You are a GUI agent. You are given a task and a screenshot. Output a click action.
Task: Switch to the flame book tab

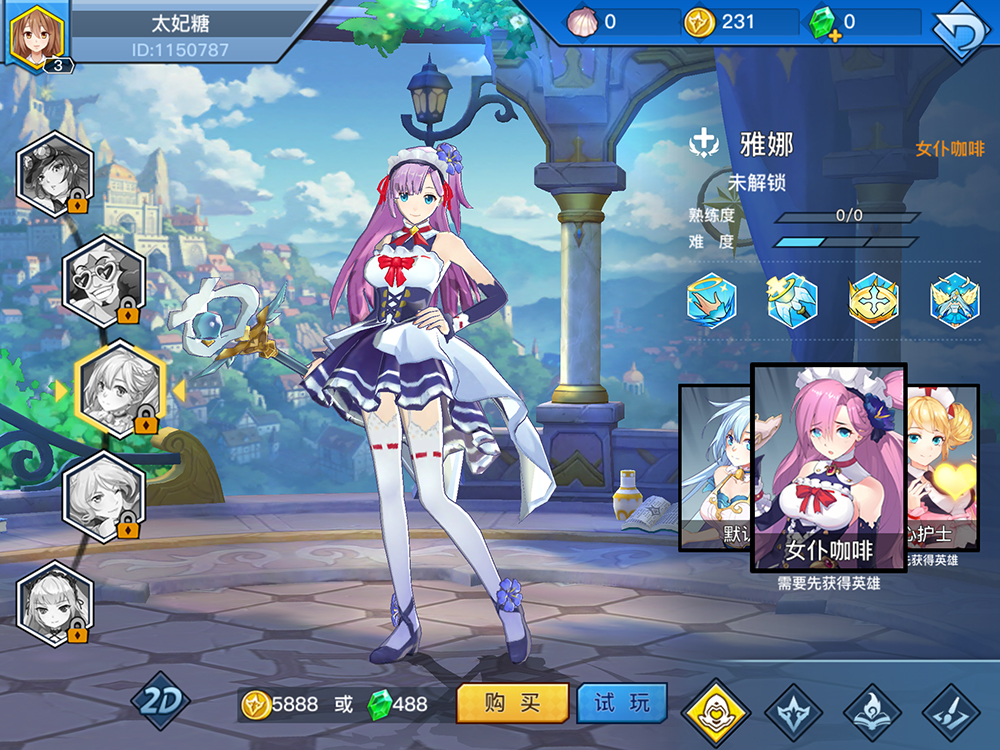pos(872,712)
